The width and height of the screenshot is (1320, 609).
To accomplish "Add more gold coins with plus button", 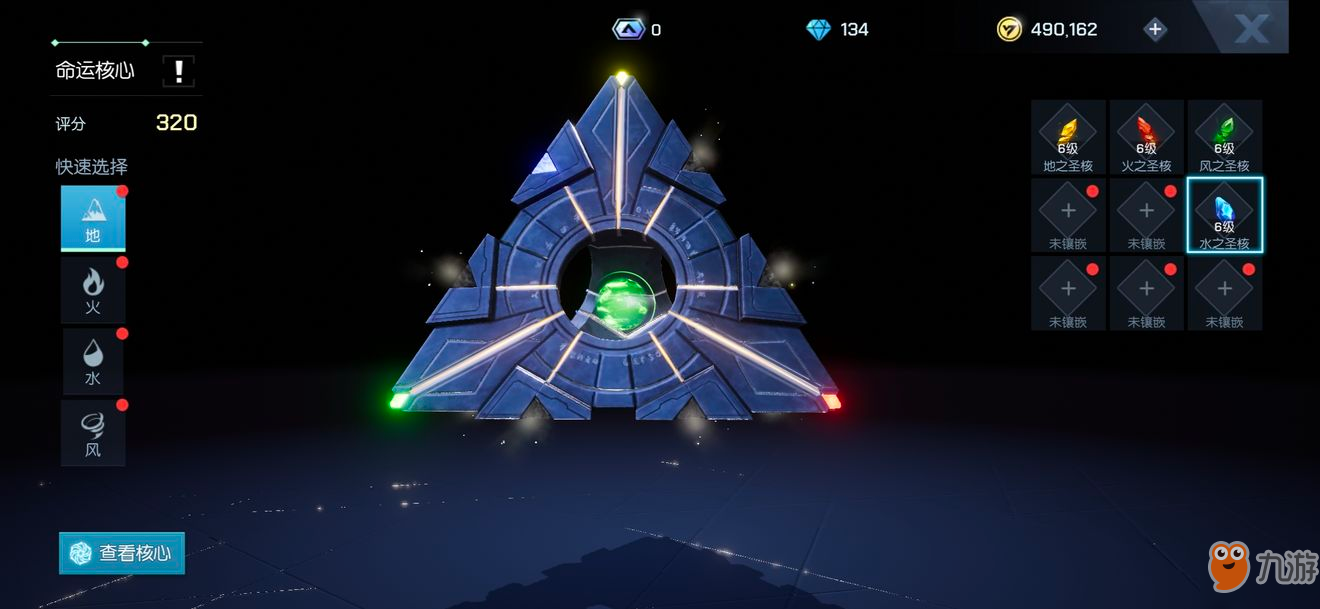I will 1155,29.
